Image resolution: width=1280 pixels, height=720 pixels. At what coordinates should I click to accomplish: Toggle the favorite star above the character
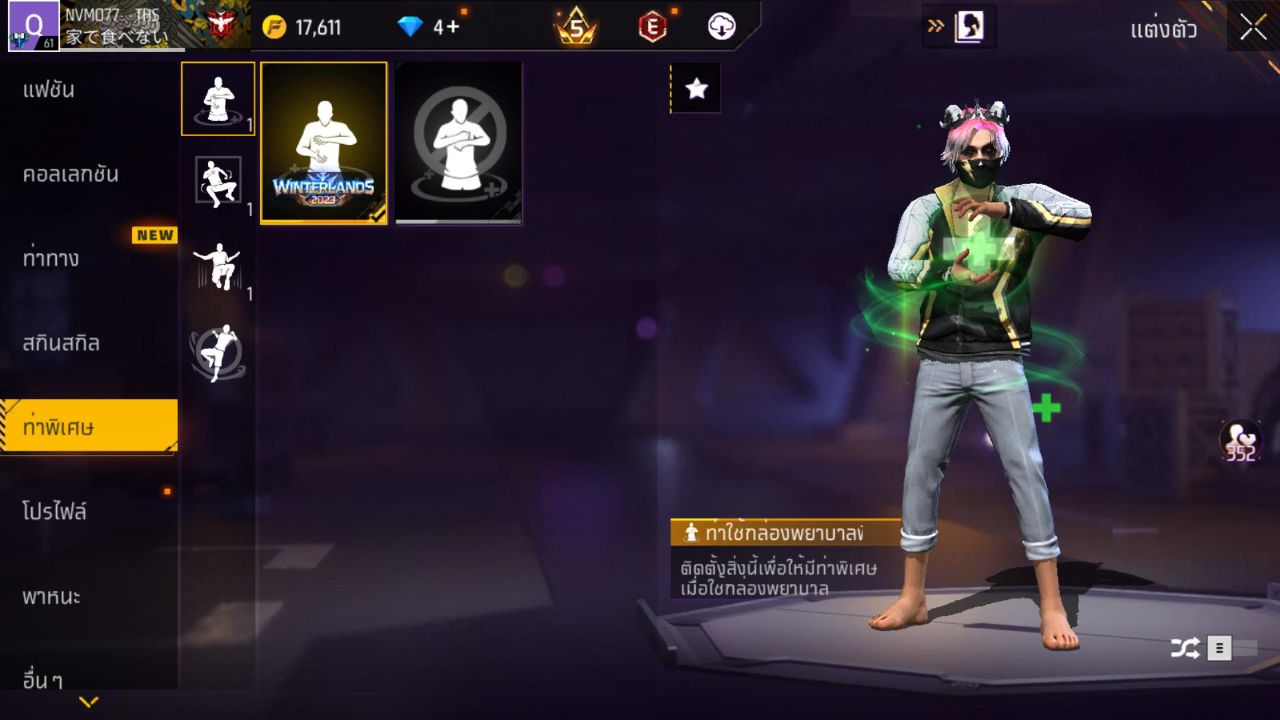point(694,87)
